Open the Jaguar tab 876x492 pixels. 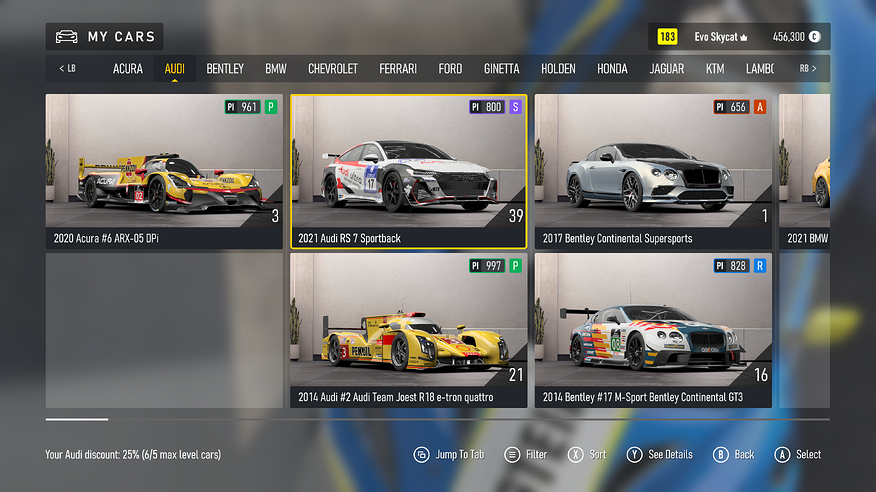tap(667, 69)
